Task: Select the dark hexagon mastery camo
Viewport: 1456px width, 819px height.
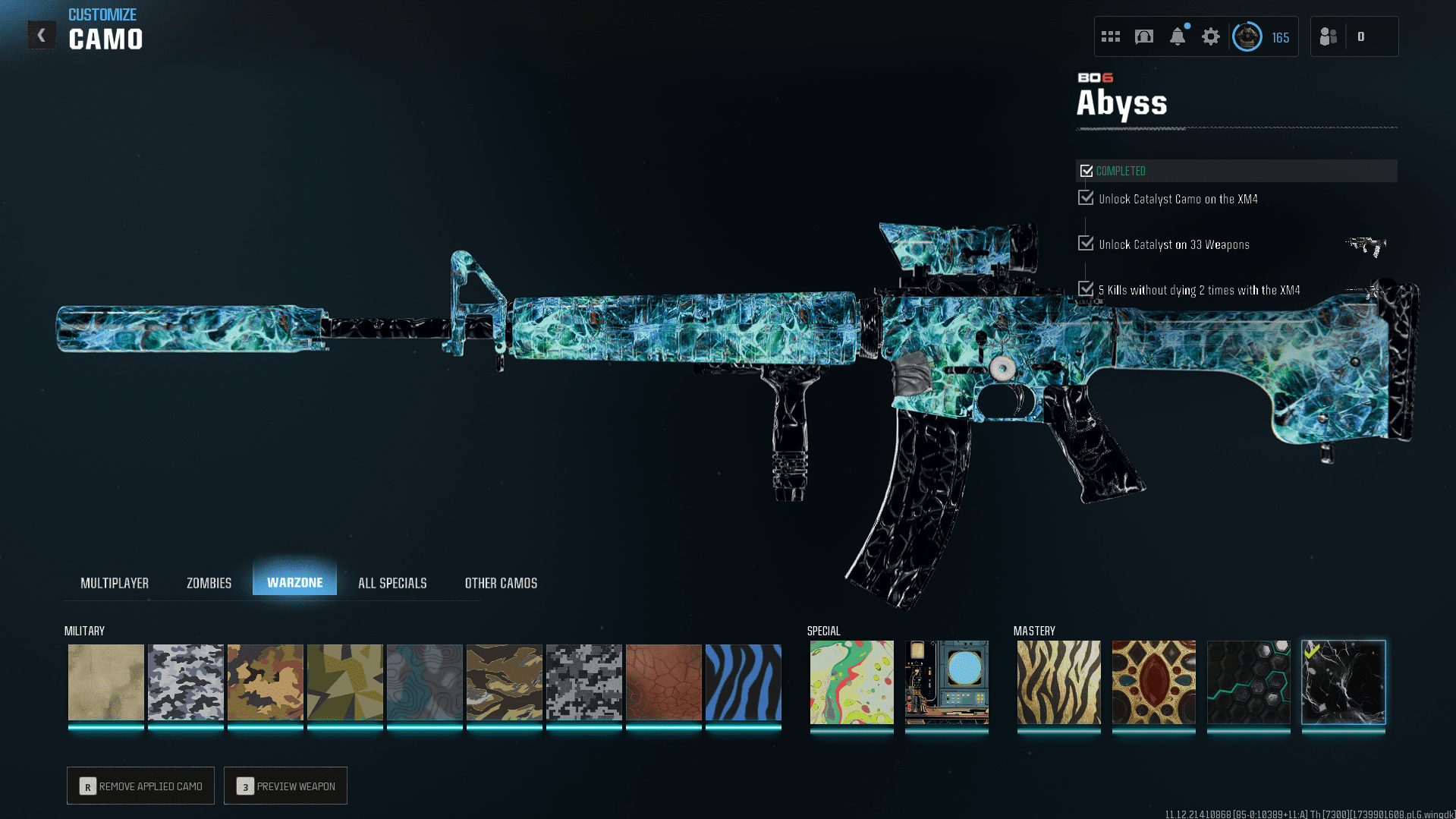Action: pos(1248,682)
